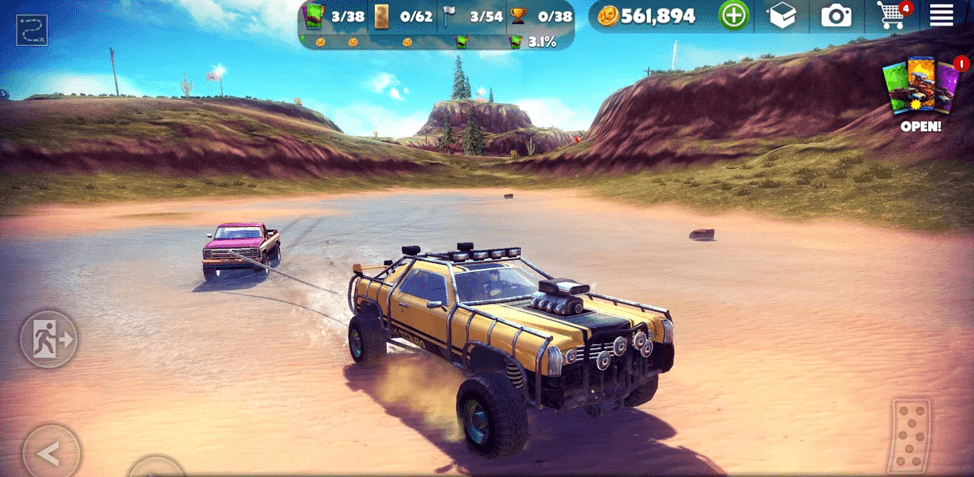Tap the green plus to add coins
The height and width of the screenshot is (477, 974).
coord(733,15)
